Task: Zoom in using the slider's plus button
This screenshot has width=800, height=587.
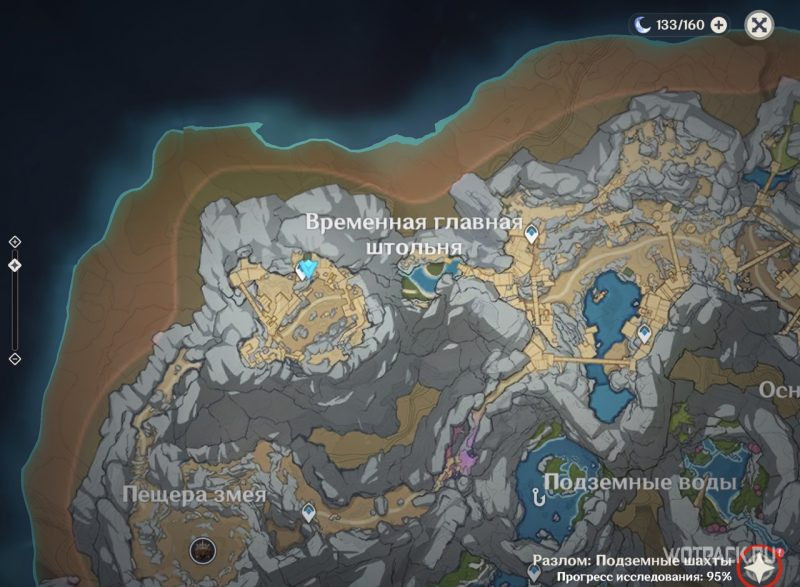Action: tap(14, 241)
